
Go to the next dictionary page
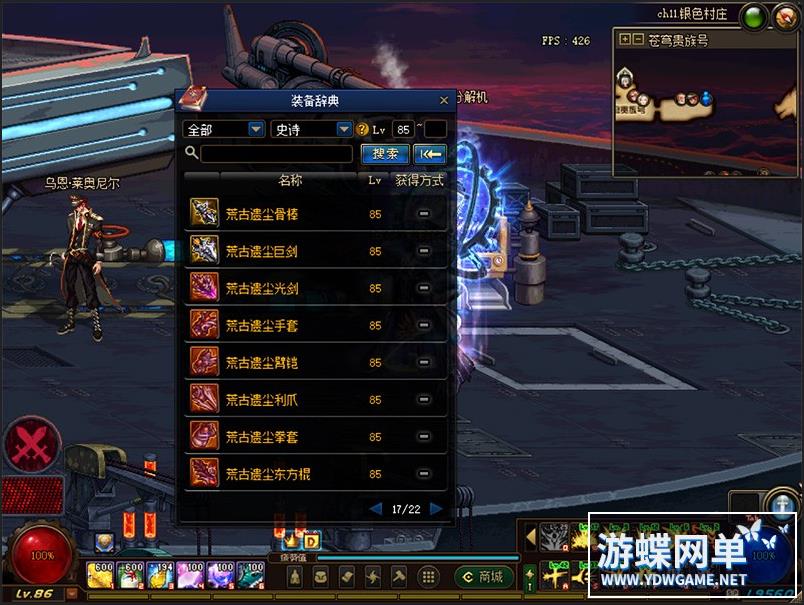tap(436, 509)
